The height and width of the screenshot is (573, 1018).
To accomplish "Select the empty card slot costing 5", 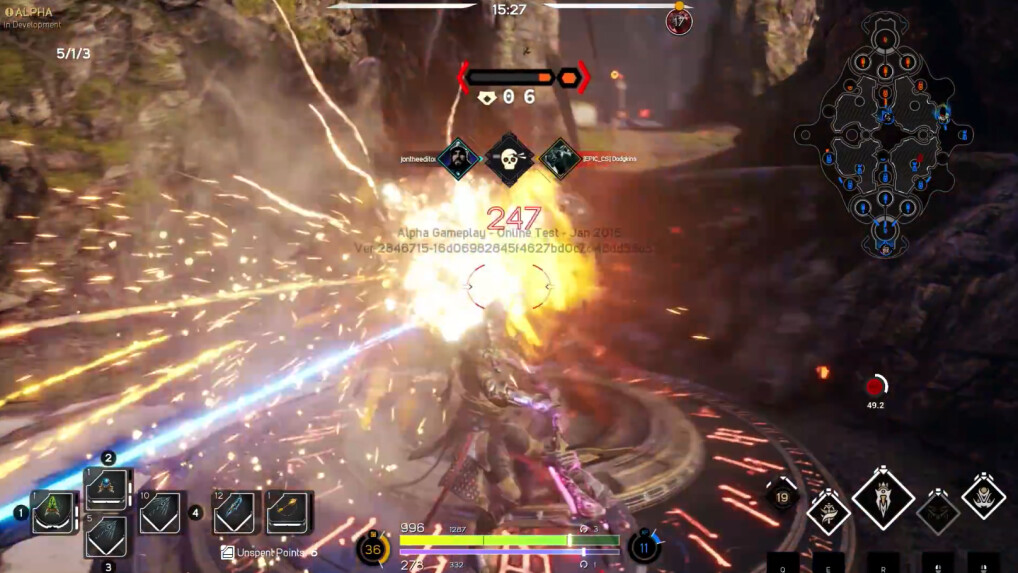I will click(x=106, y=537).
